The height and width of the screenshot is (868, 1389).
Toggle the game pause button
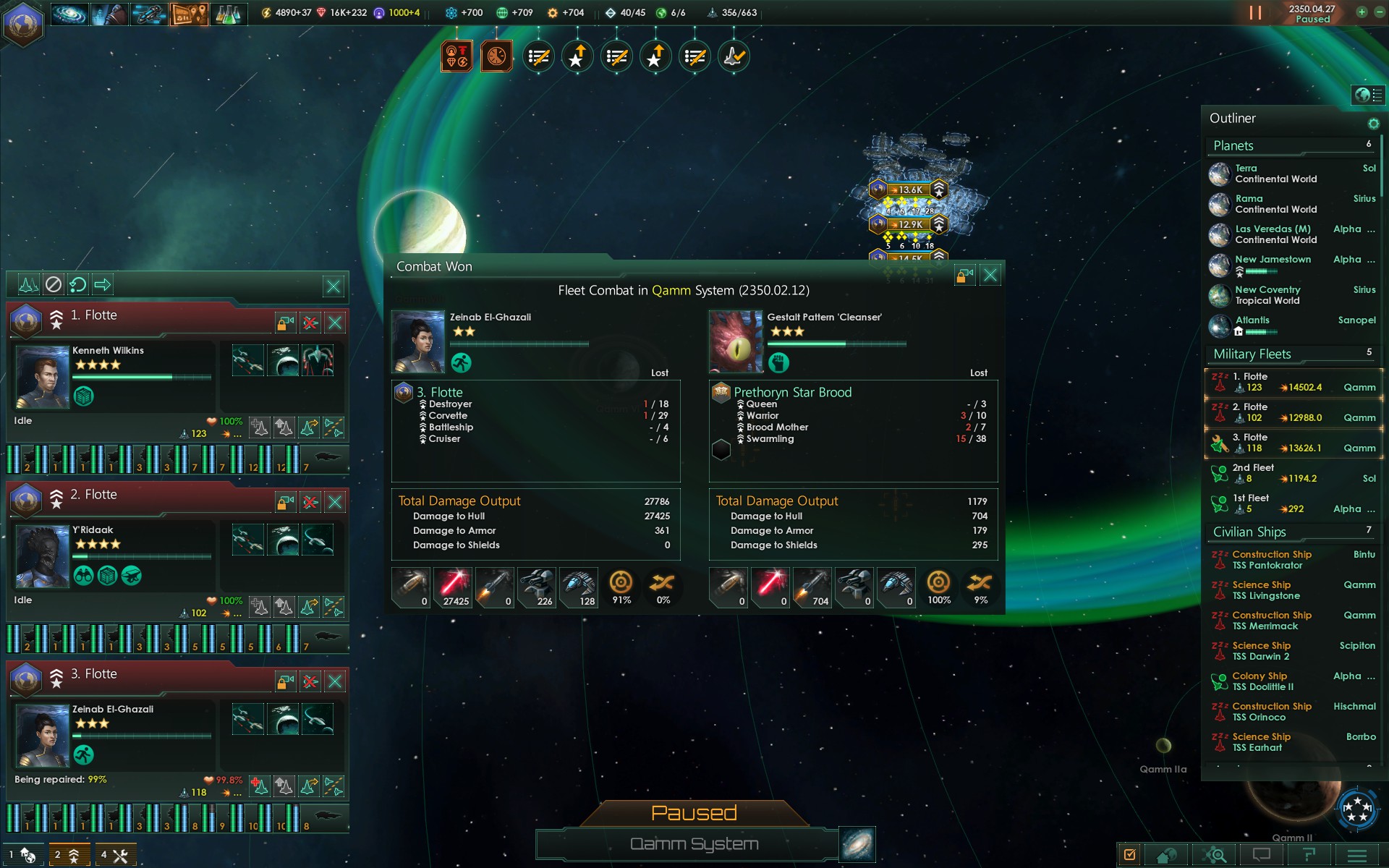click(1255, 13)
